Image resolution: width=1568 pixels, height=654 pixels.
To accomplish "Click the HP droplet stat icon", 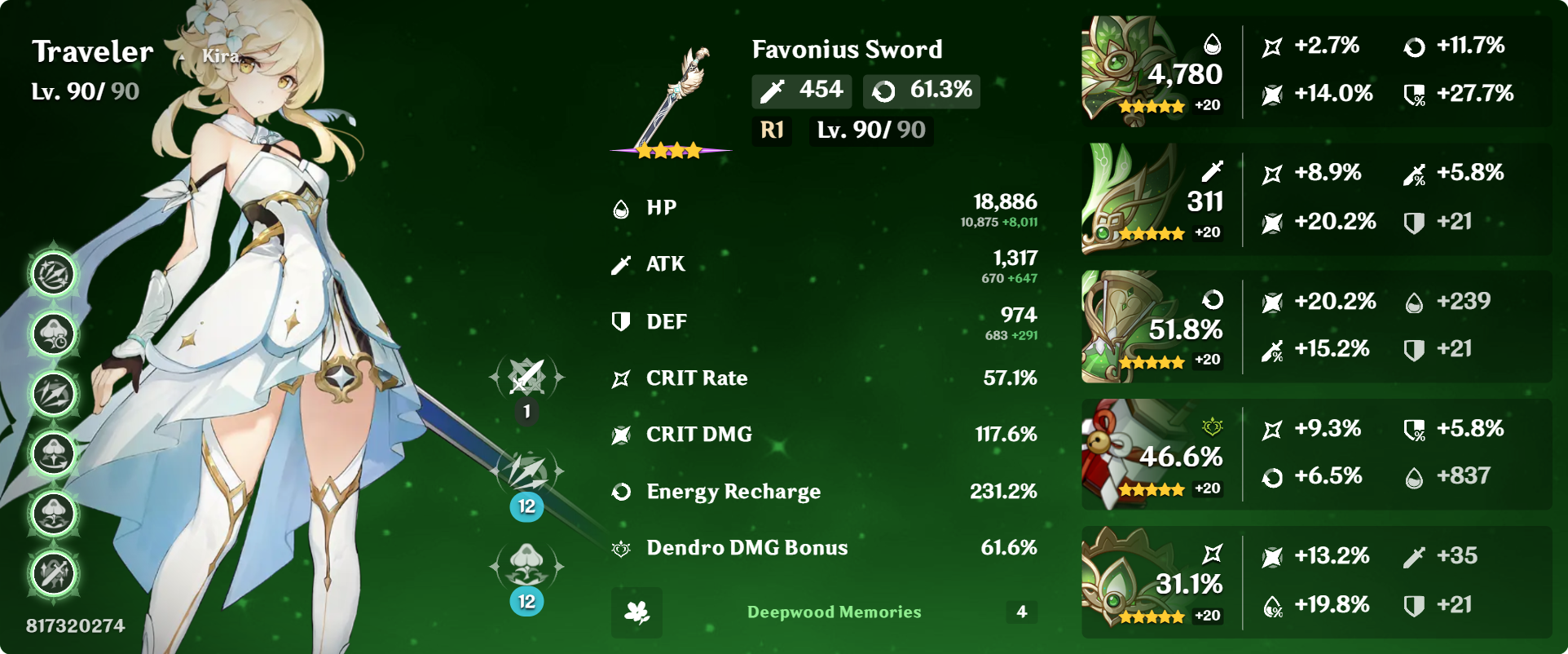I will click(x=621, y=208).
